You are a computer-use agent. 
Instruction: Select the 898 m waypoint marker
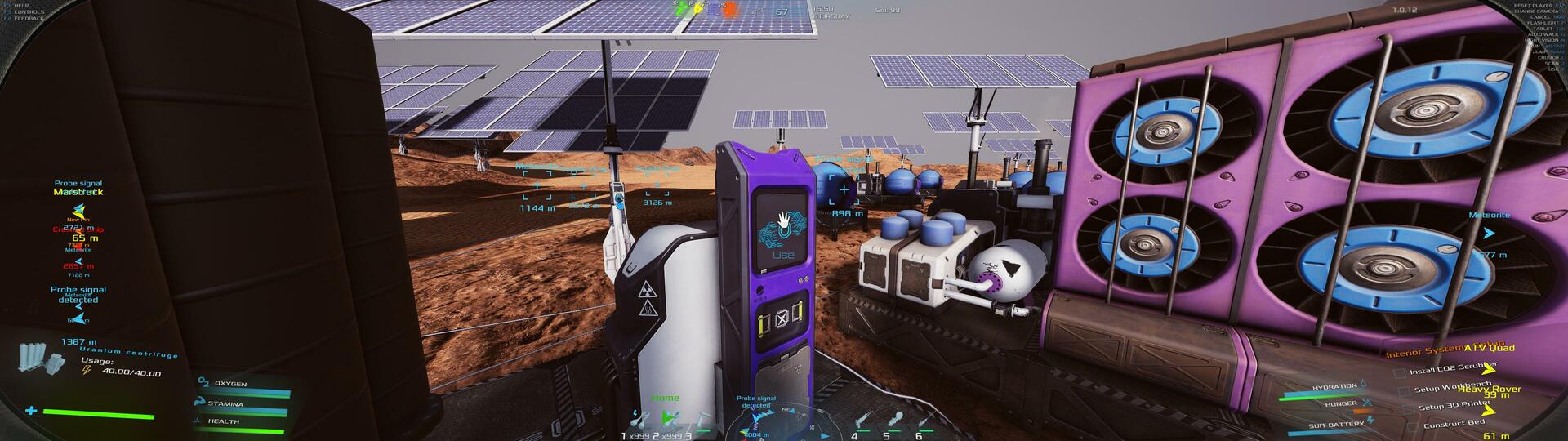844,191
